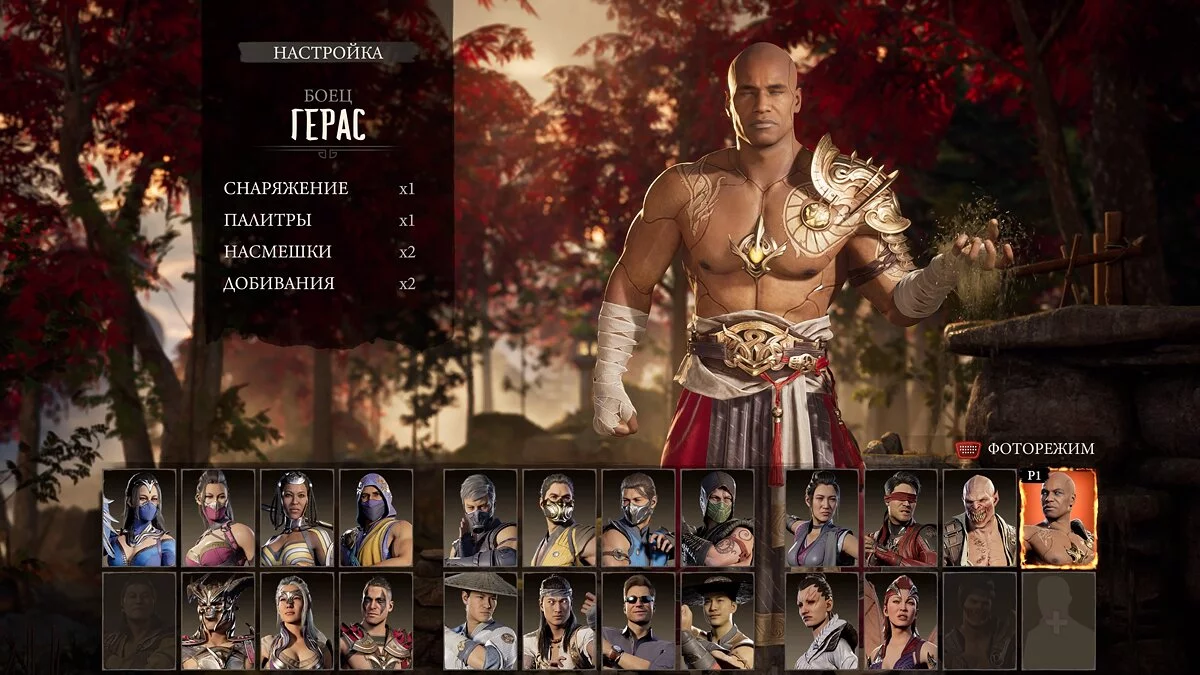Open the Снаряжение gear option

(286, 188)
